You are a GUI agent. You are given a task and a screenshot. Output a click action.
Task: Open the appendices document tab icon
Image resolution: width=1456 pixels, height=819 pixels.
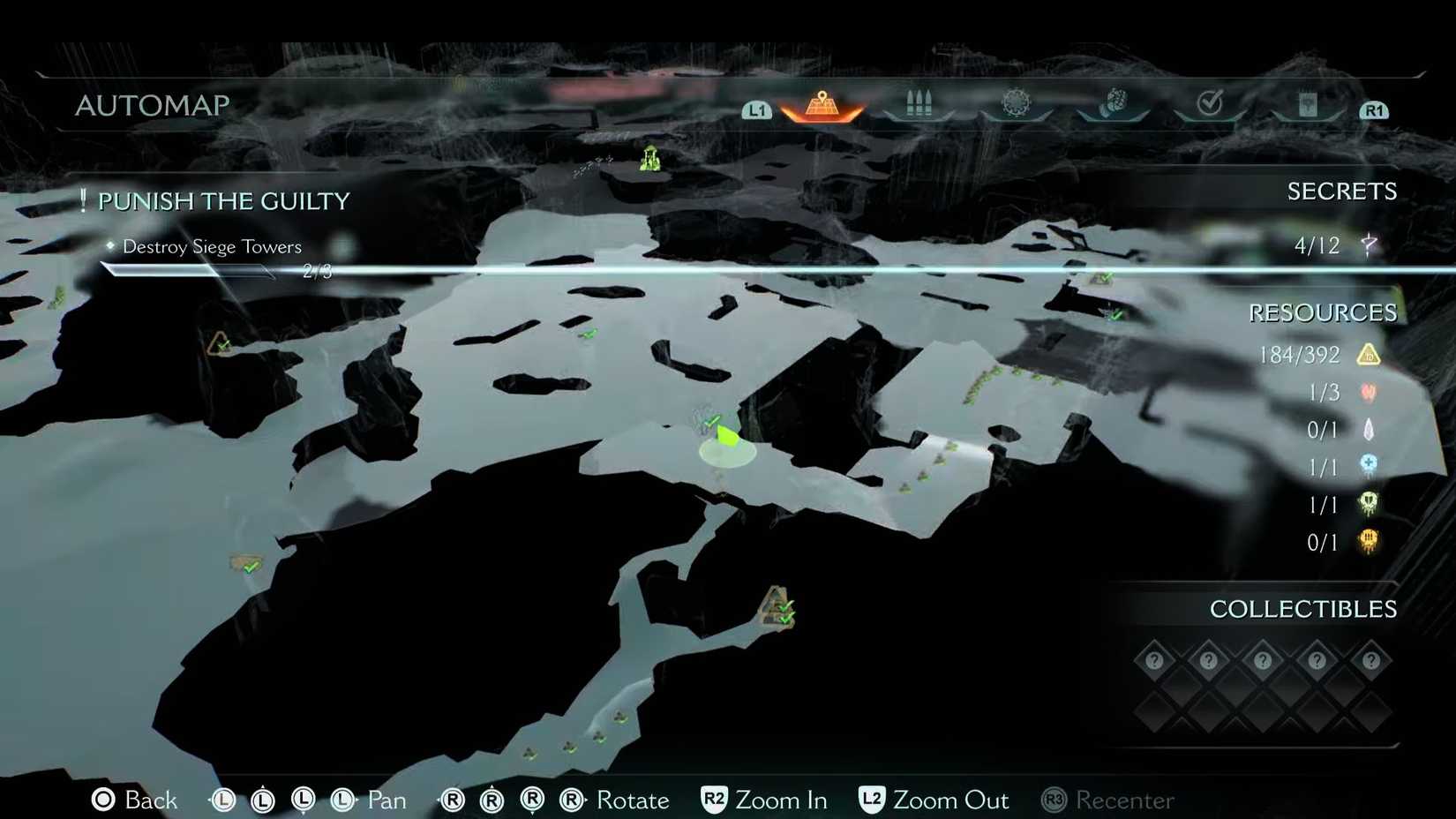click(x=1309, y=103)
